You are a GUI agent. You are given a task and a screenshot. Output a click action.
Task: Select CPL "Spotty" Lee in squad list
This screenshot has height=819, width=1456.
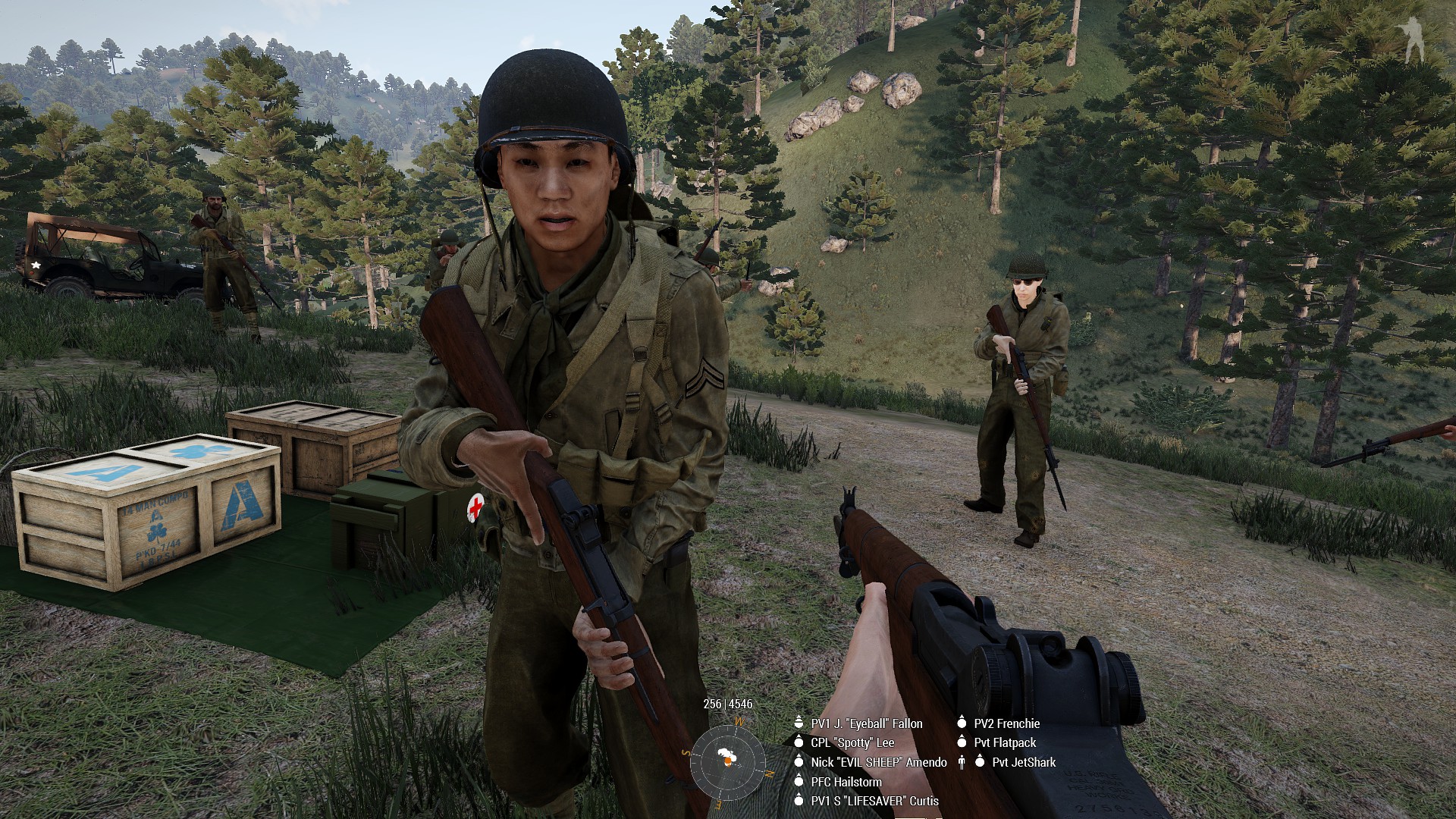point(852,742)
